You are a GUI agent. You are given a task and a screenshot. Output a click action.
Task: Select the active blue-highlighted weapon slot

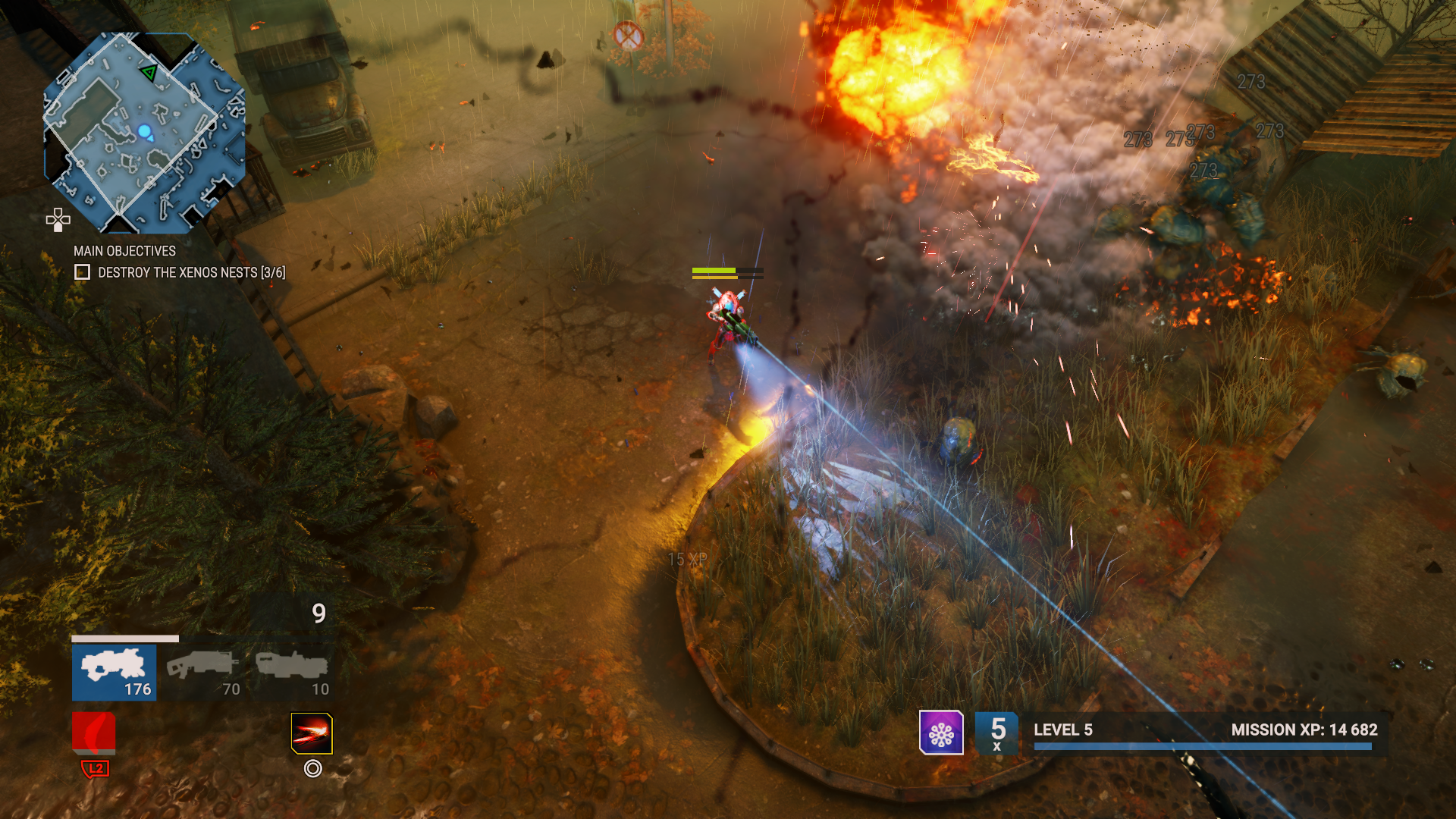pyautogui.click(x=115, y=672)
